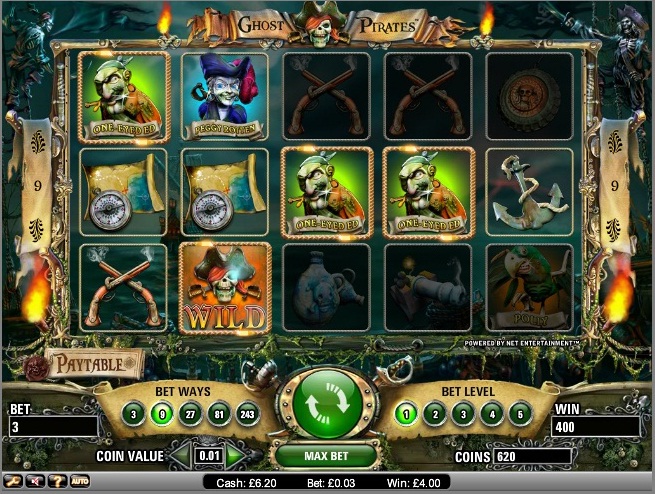655x494 pixels.
Task: Select 3 bet ways
Action: 132,414
